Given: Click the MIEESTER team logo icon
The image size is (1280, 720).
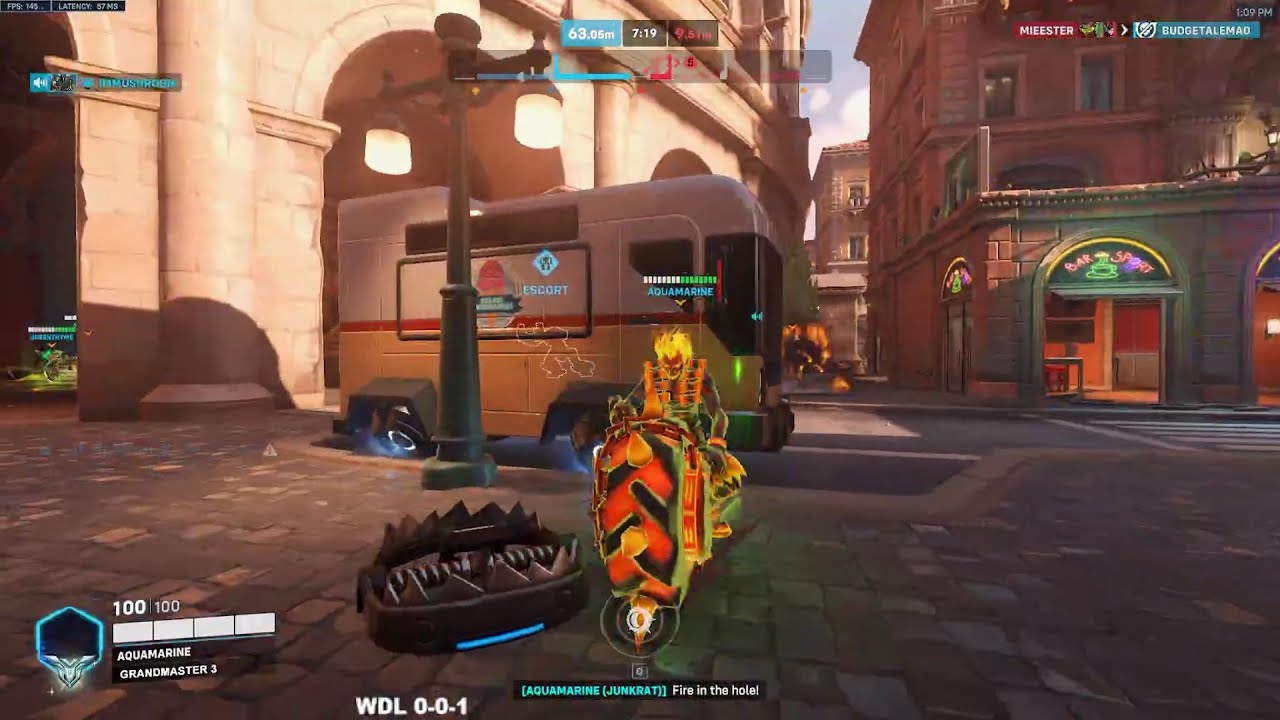Looking at the screenshot, I should click(1097, 30).
